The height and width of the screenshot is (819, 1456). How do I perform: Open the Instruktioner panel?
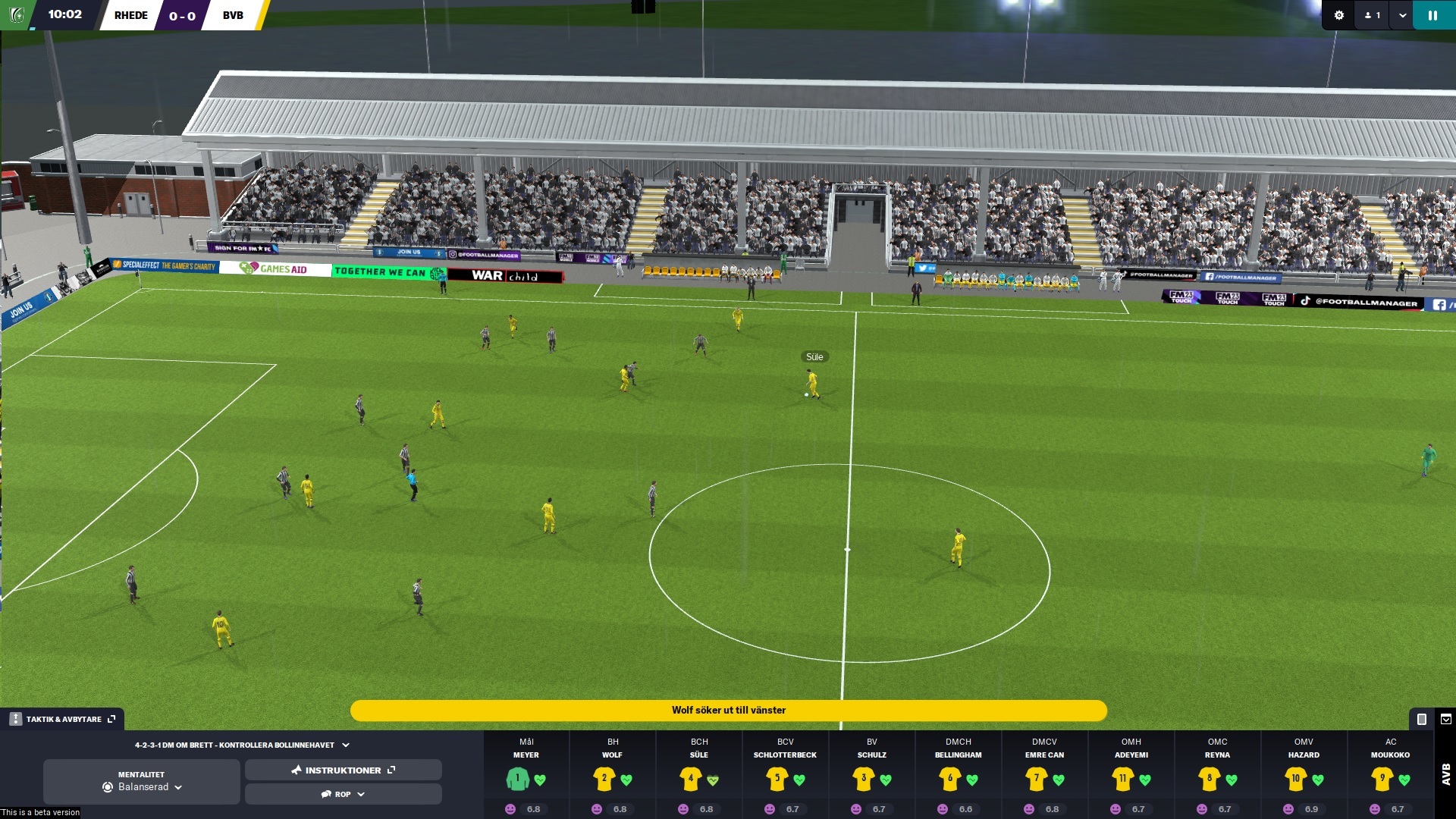coord(343,770)
